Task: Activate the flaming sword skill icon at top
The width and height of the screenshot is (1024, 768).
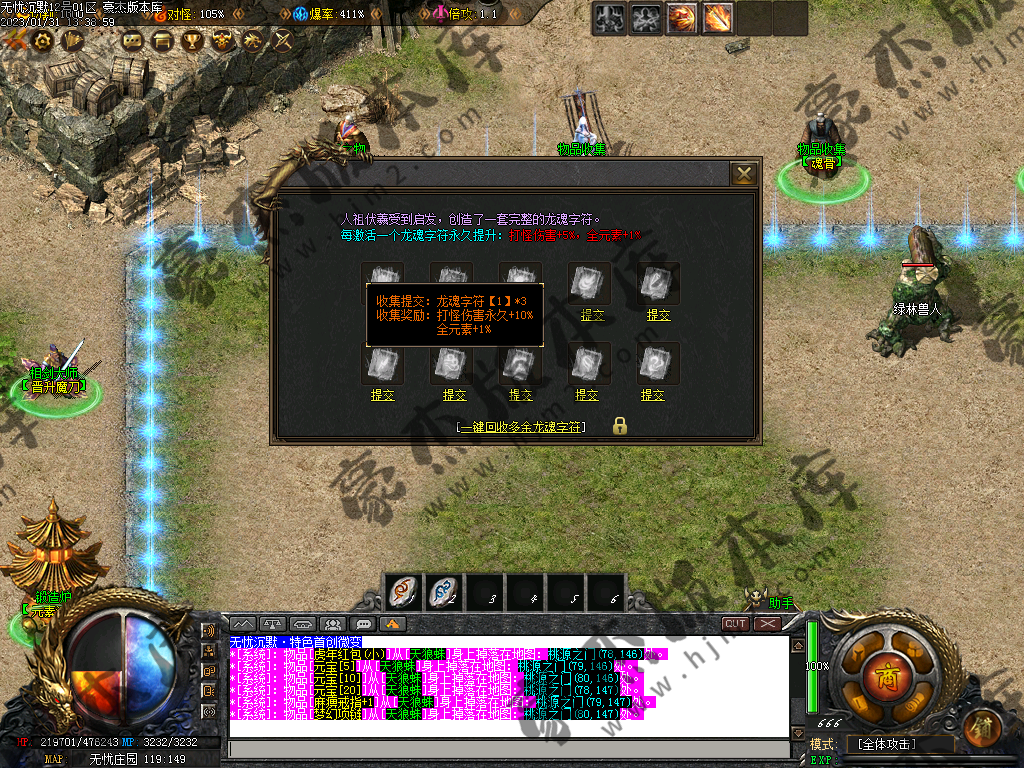Action: [717, 18]
